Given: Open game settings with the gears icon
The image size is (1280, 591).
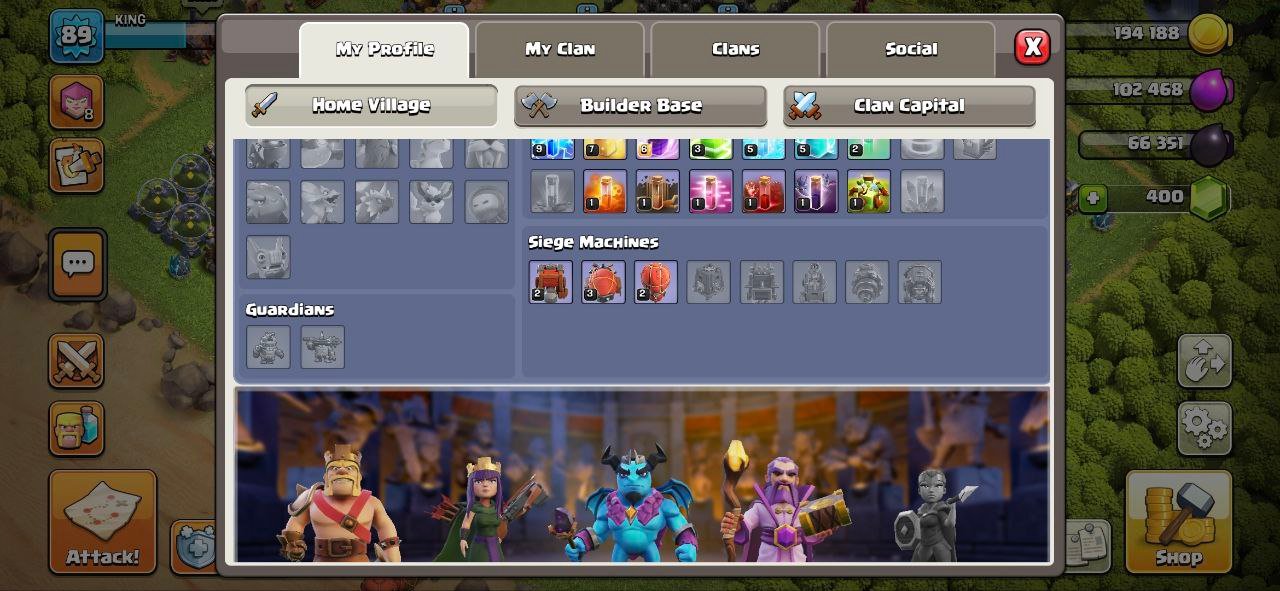Looking at the screenshot, I should [x=1204, y=428].
